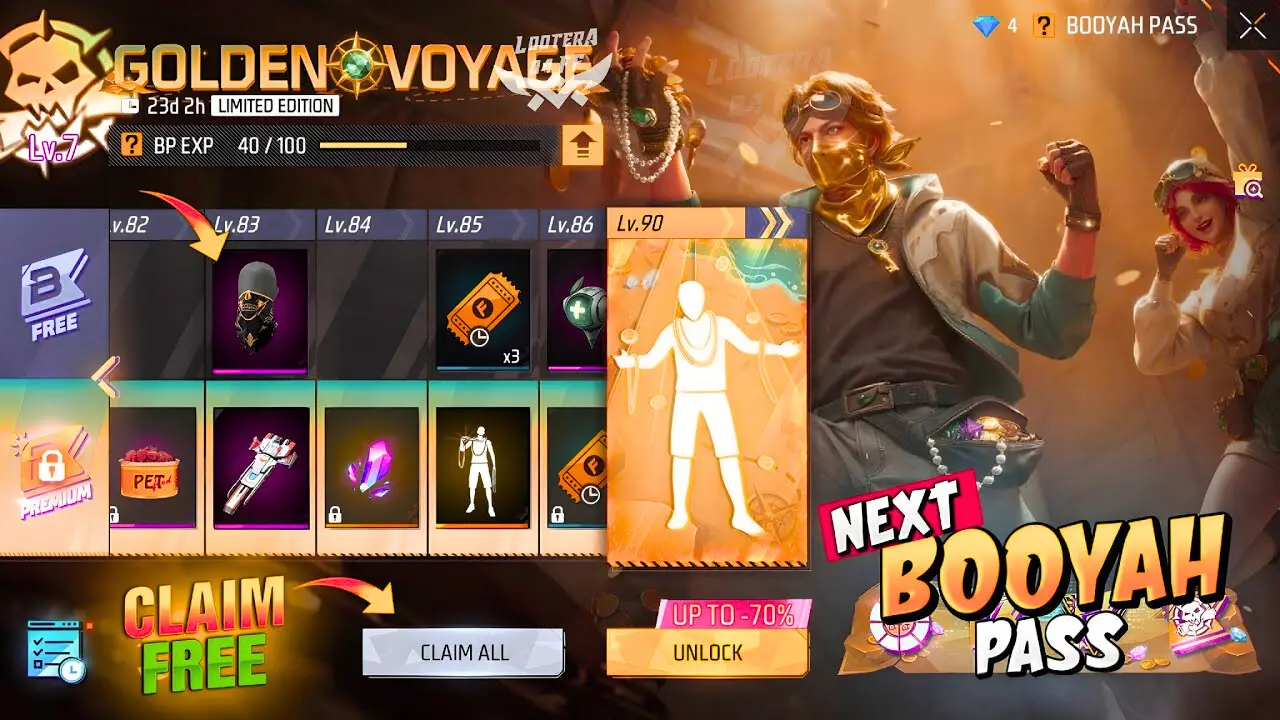Click the diamond currency icon

pyautogui.click(x=986, y=25)
